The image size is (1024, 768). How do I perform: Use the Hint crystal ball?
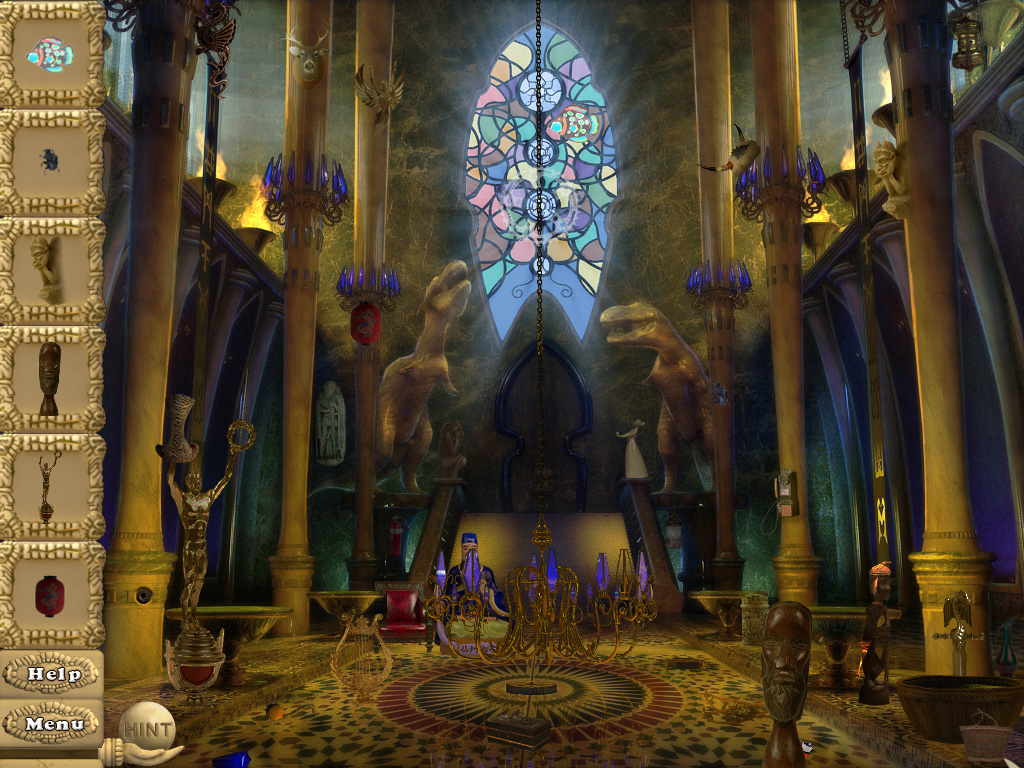(x=146, y=727)
